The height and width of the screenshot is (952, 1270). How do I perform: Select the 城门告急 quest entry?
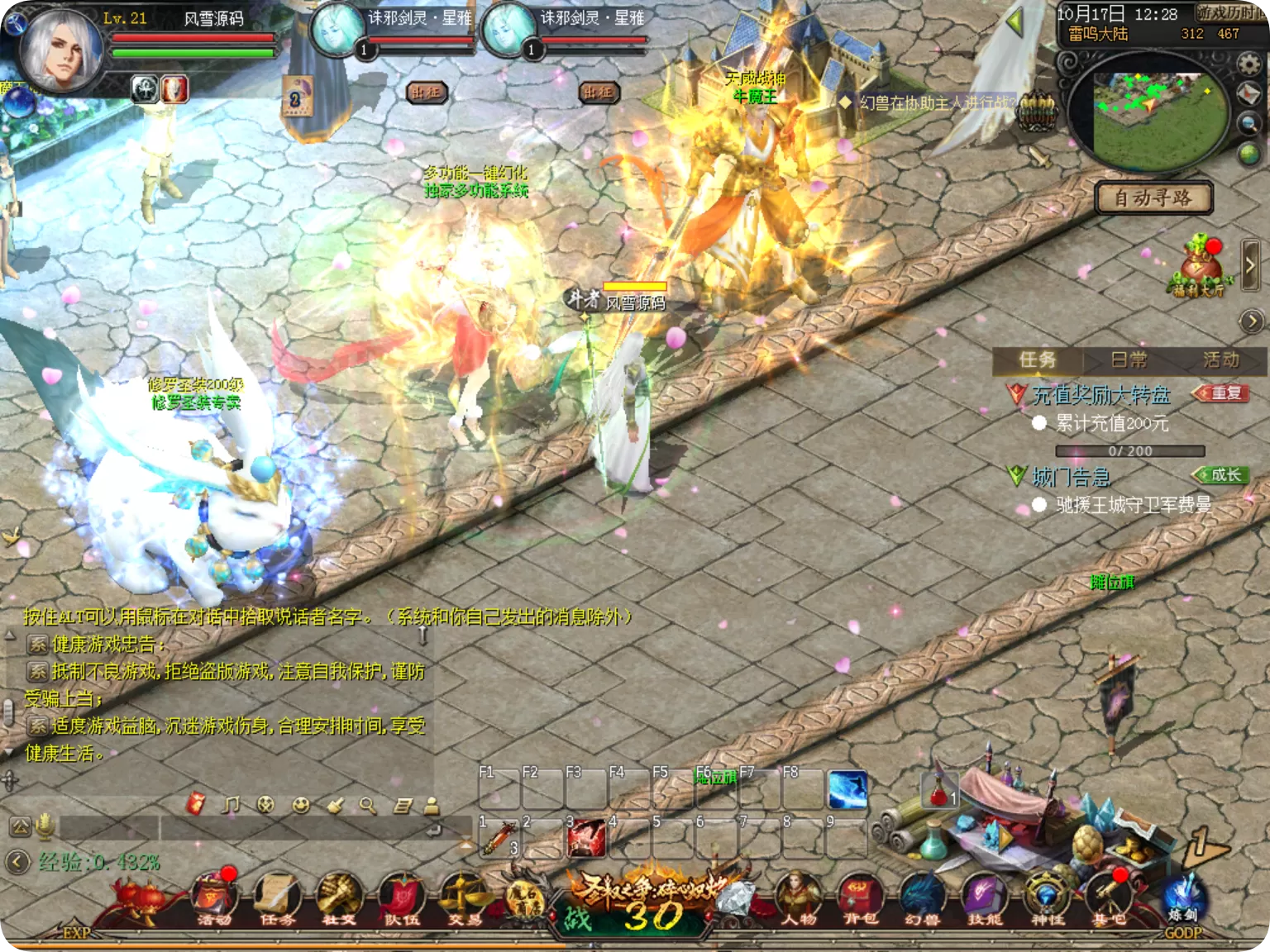coord(1071,477)
